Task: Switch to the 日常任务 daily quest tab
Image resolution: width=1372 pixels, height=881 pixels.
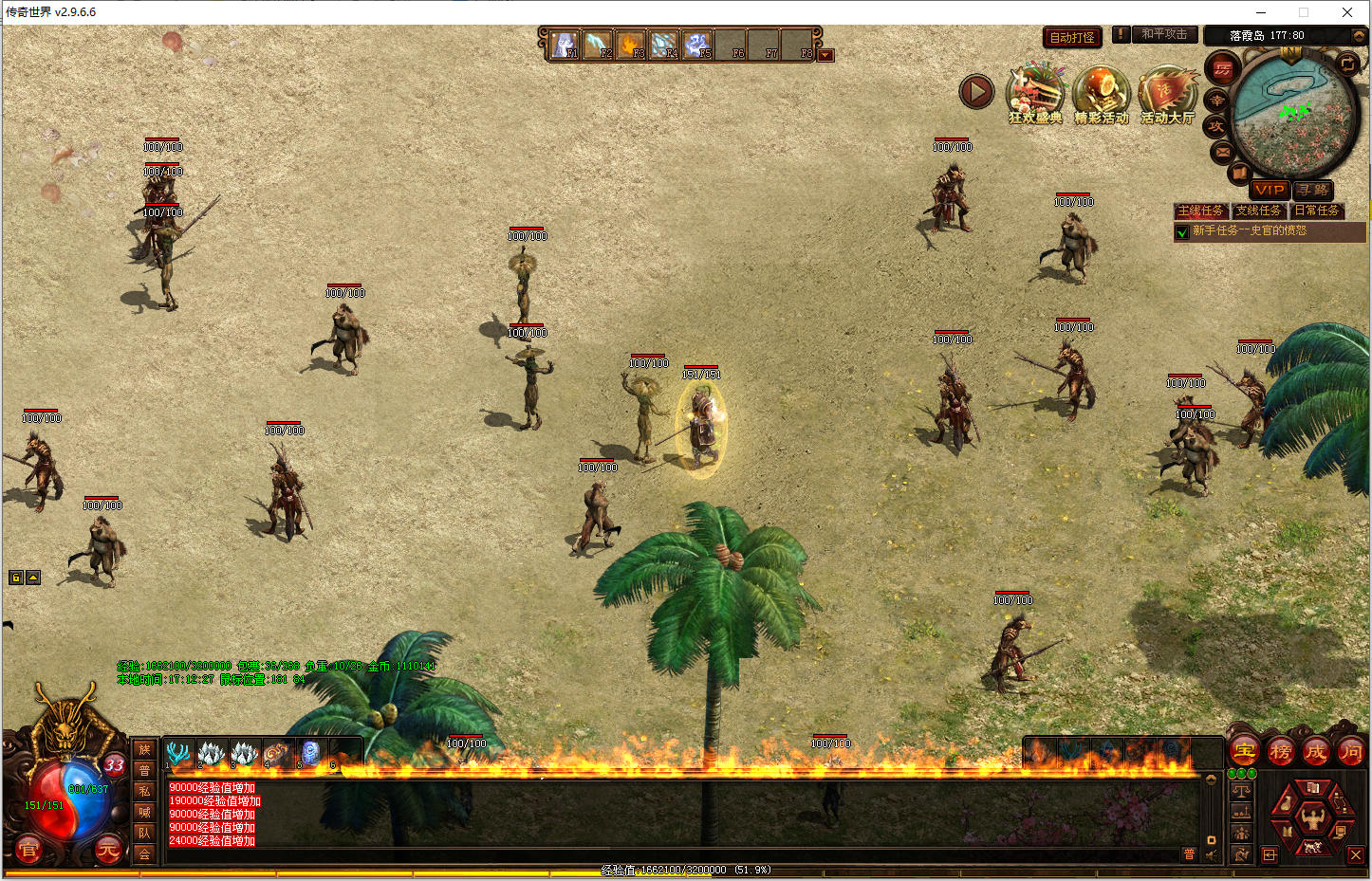Action: (x=1317, y=211)
